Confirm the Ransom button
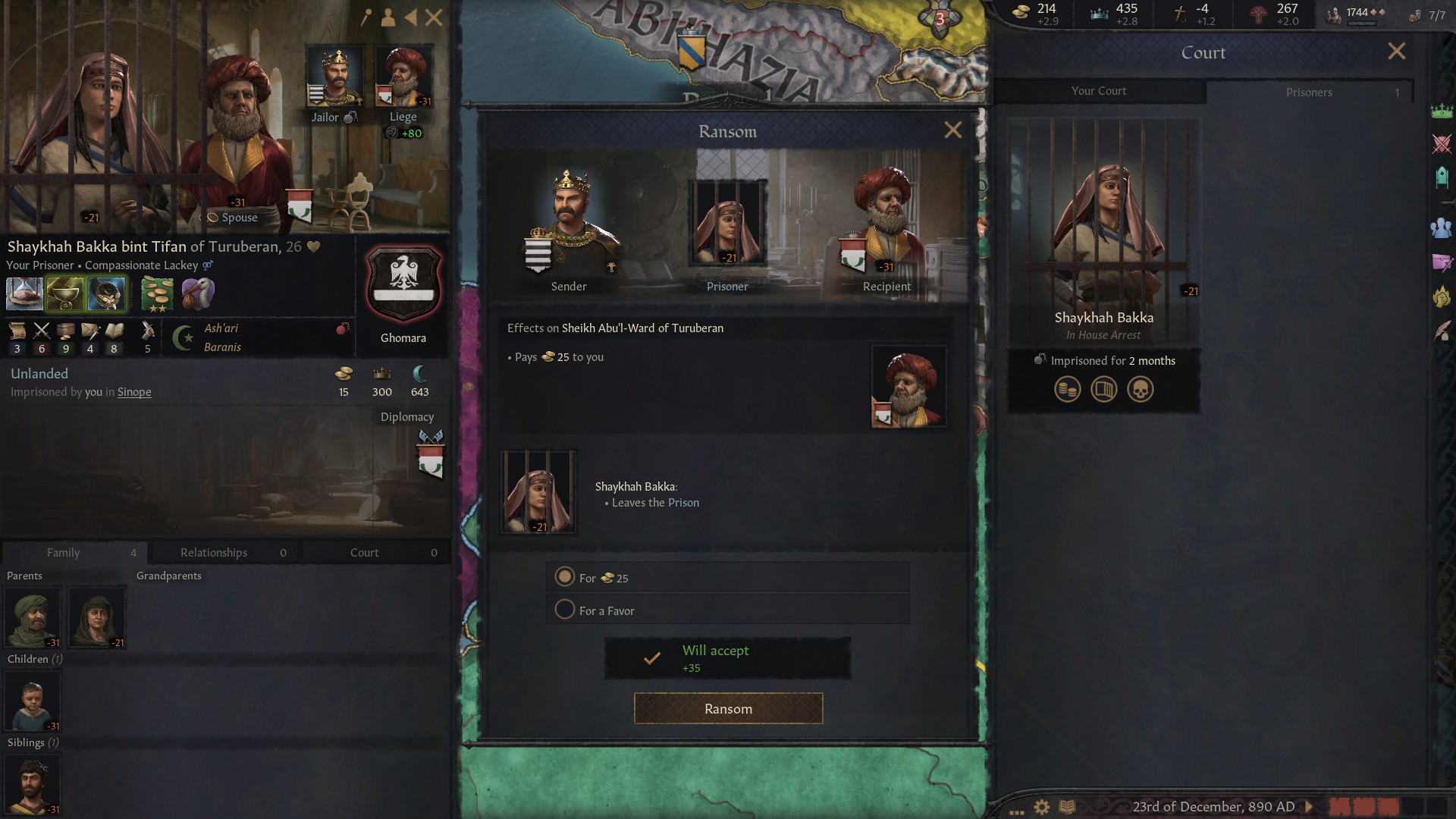The height and width of the screenshot is (819, 1456). [x=728, y=708]
